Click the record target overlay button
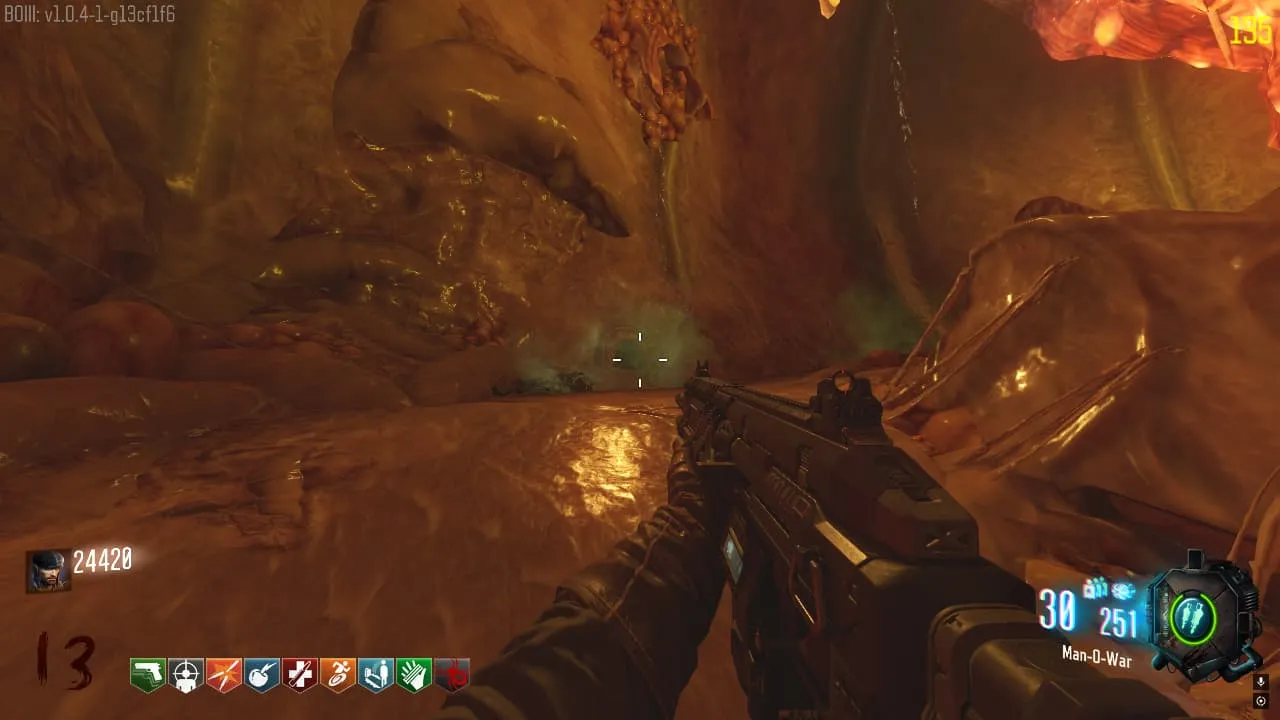This screenshot has height=720, width=1280. point(1261,701)
